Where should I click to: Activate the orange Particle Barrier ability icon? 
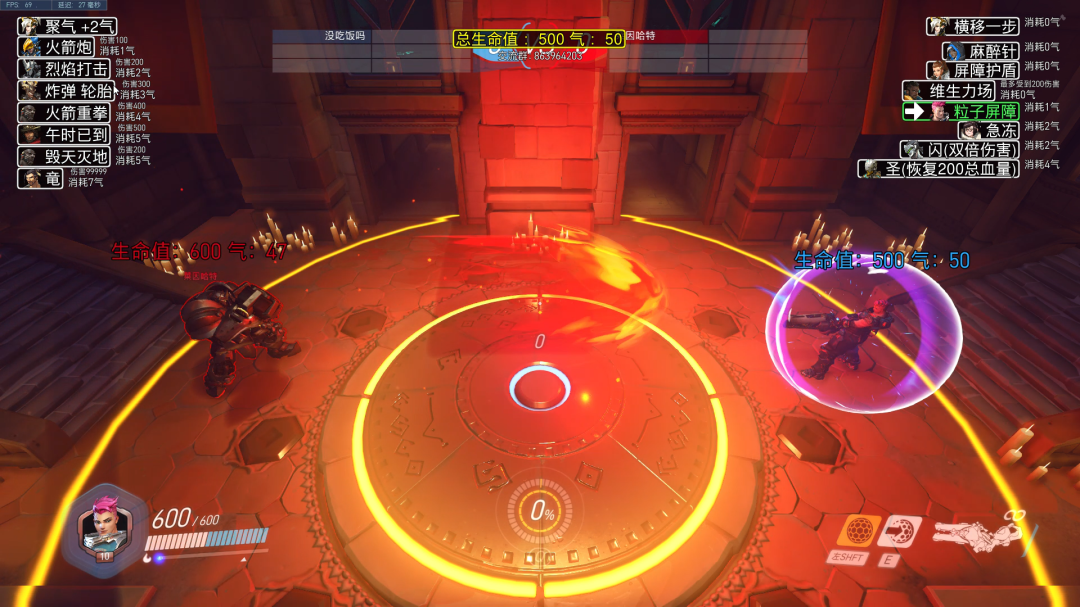tap(857, 530)
